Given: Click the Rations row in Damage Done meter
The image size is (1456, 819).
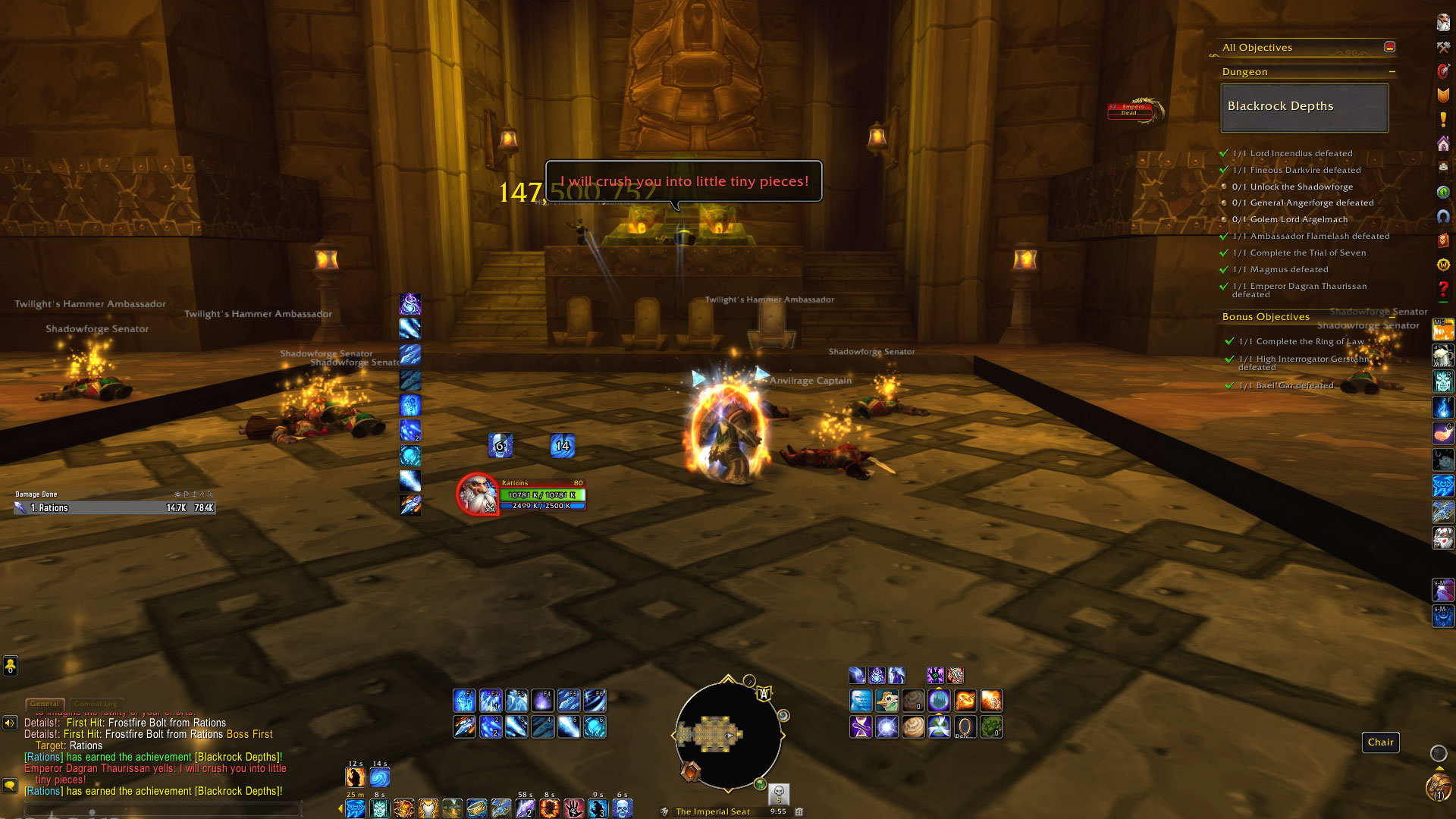Looking at the screenshot, I should (114, 508).
